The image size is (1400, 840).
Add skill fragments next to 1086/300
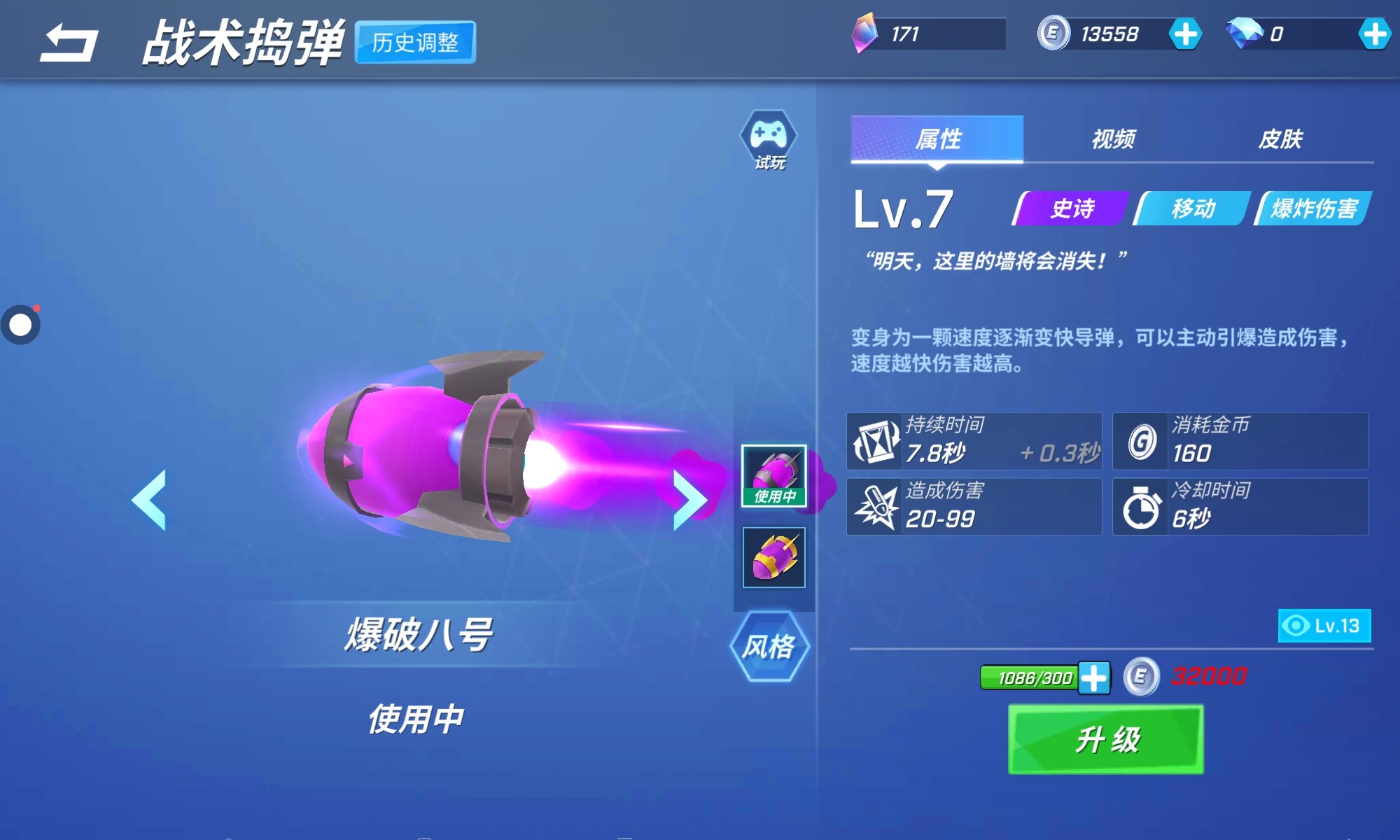point(1094,678)
